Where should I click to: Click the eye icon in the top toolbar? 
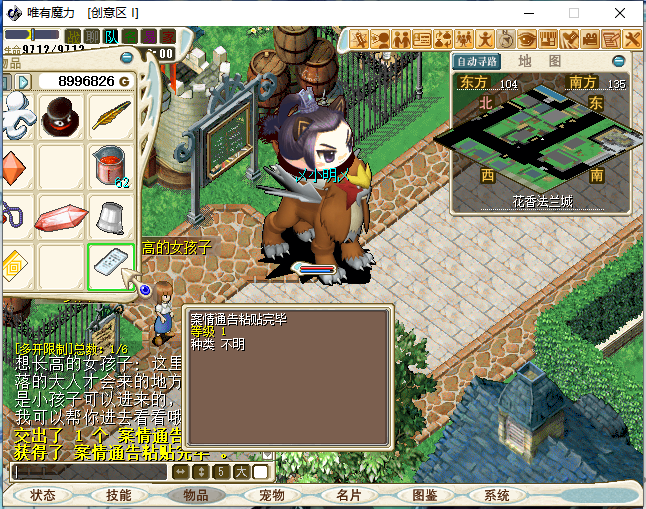[527, 39]
